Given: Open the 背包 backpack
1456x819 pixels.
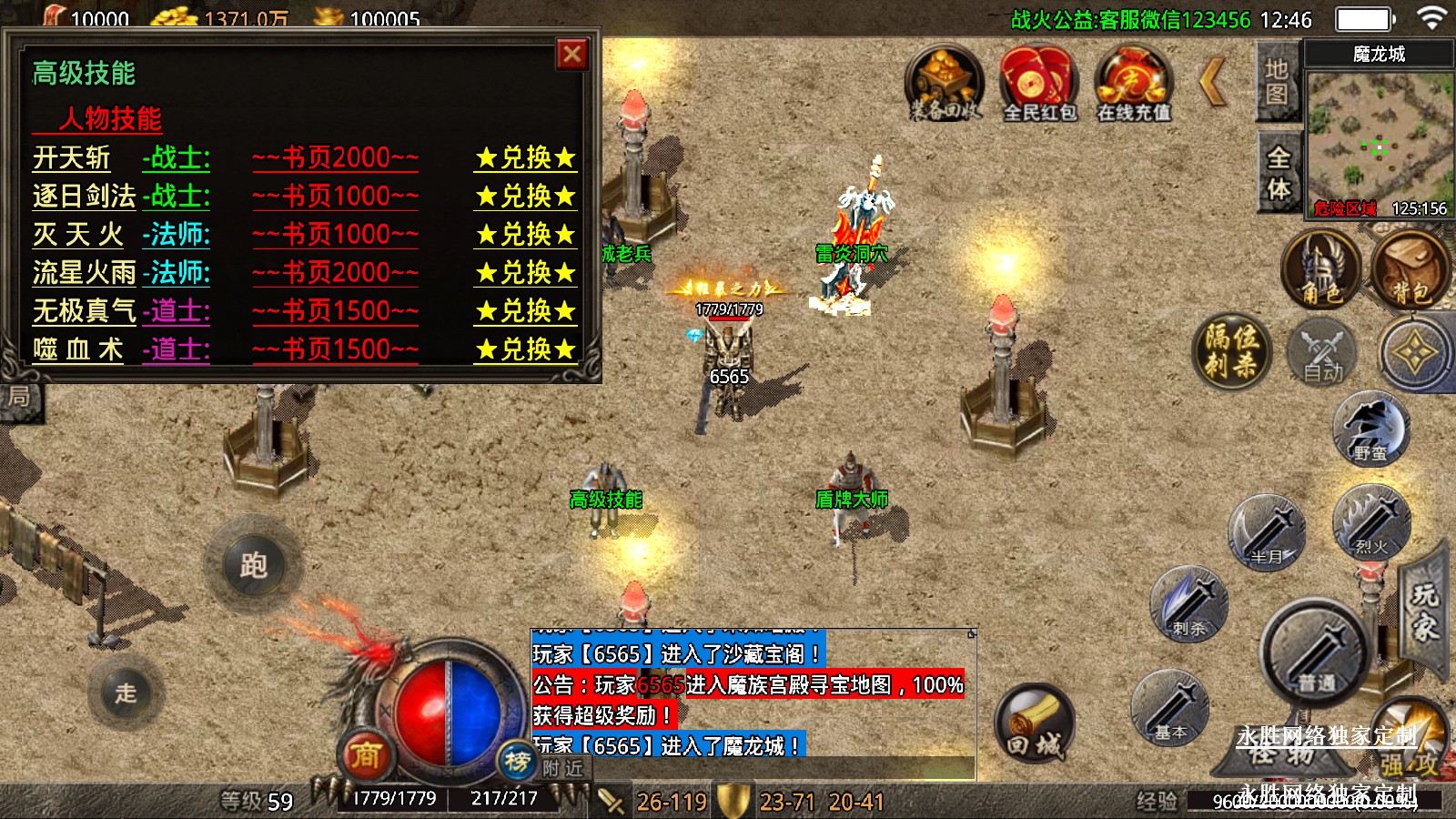Looking at the screenshot, I should (1410, 270).
